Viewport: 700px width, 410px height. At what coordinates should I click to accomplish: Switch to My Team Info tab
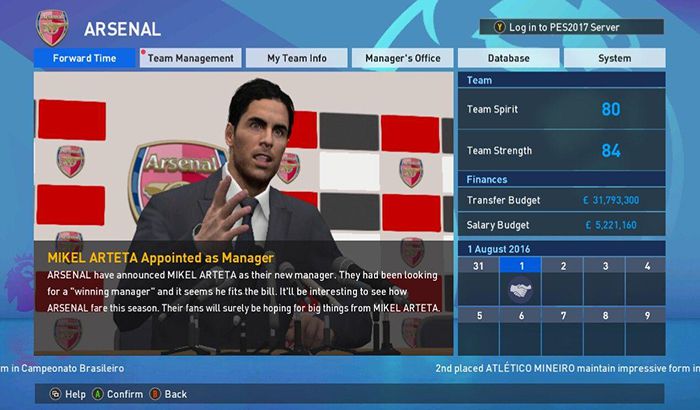(296, 58)
